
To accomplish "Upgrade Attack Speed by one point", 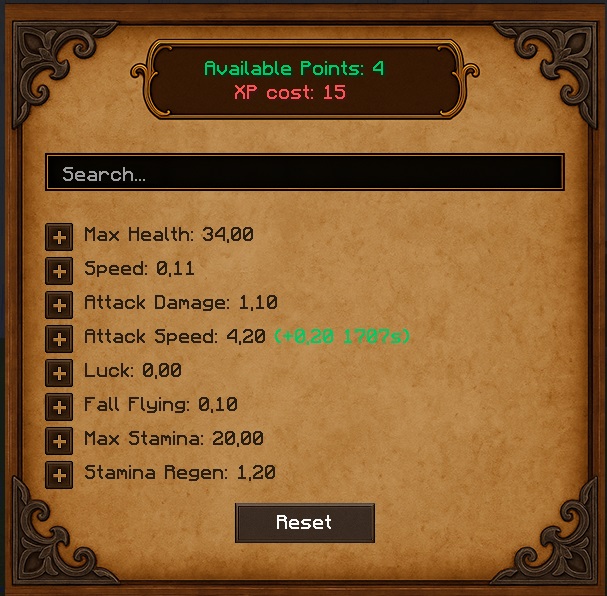I will point(59,339).
